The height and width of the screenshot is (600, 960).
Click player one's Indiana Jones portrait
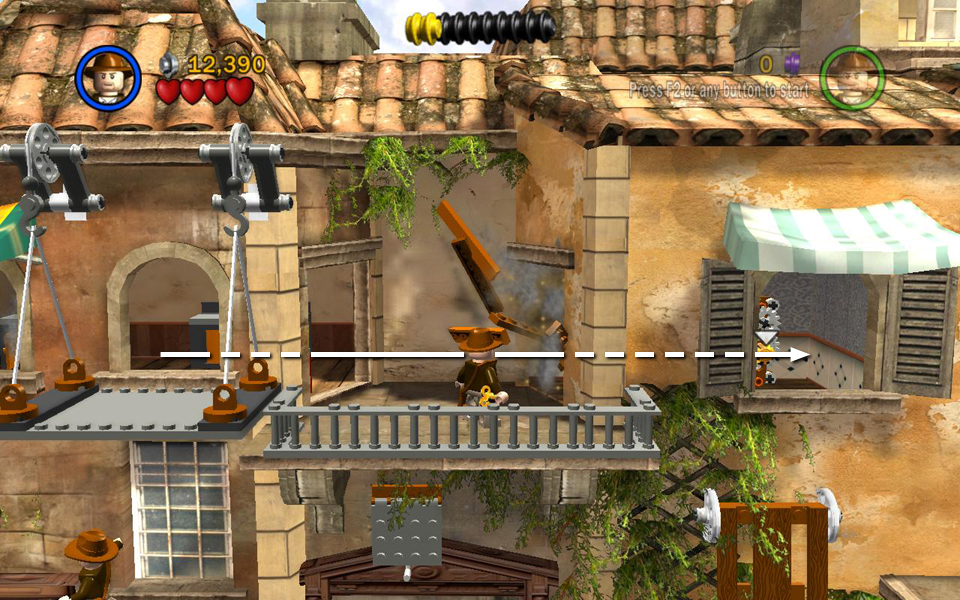point(107,77)
